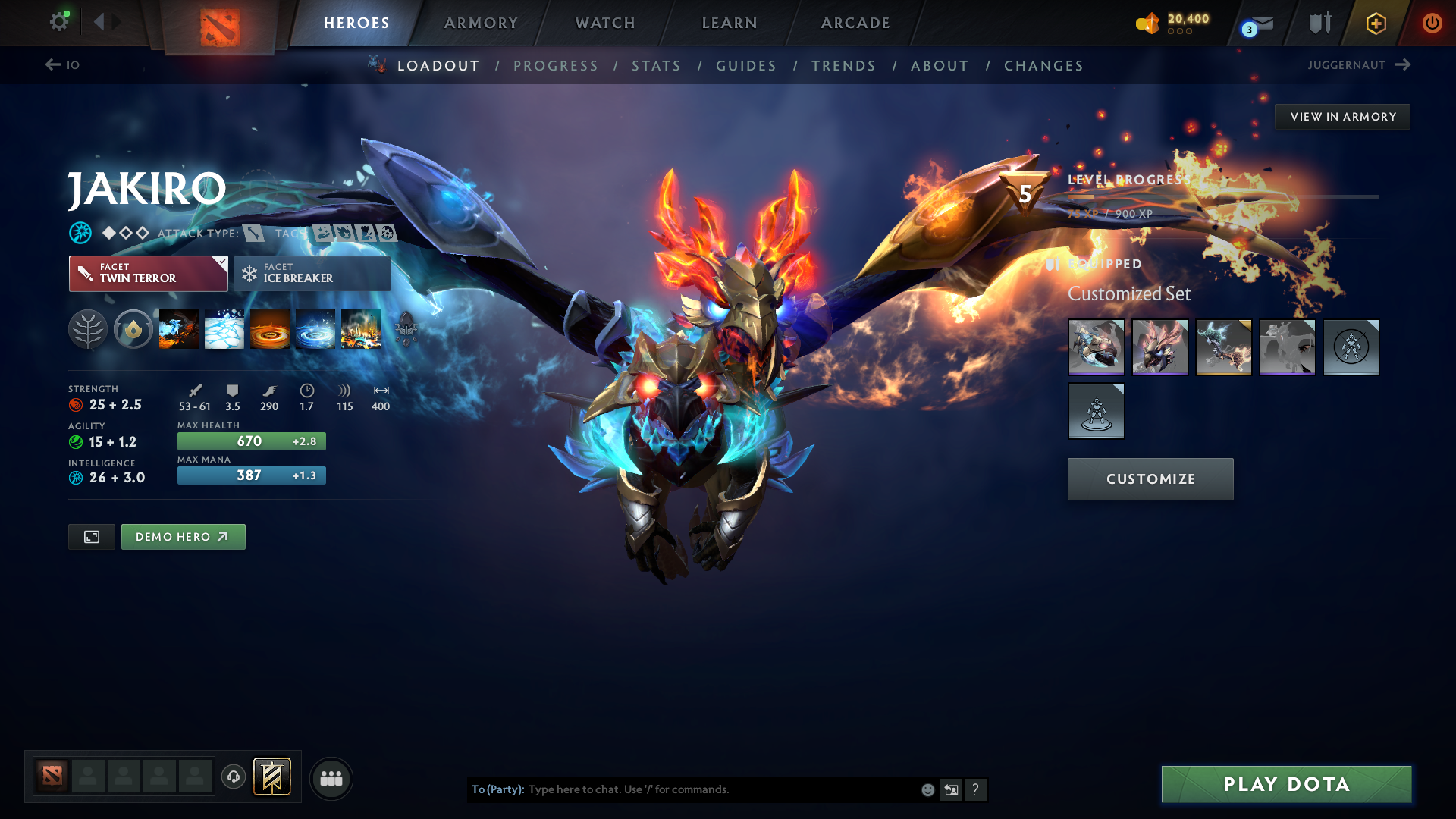Go to next hero Juggernaut

tap(1358, 65)
